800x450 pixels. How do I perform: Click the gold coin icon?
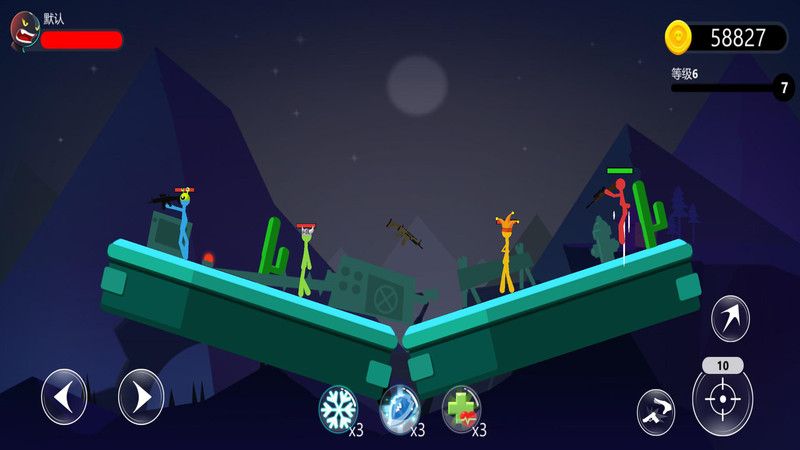[679, 38]
